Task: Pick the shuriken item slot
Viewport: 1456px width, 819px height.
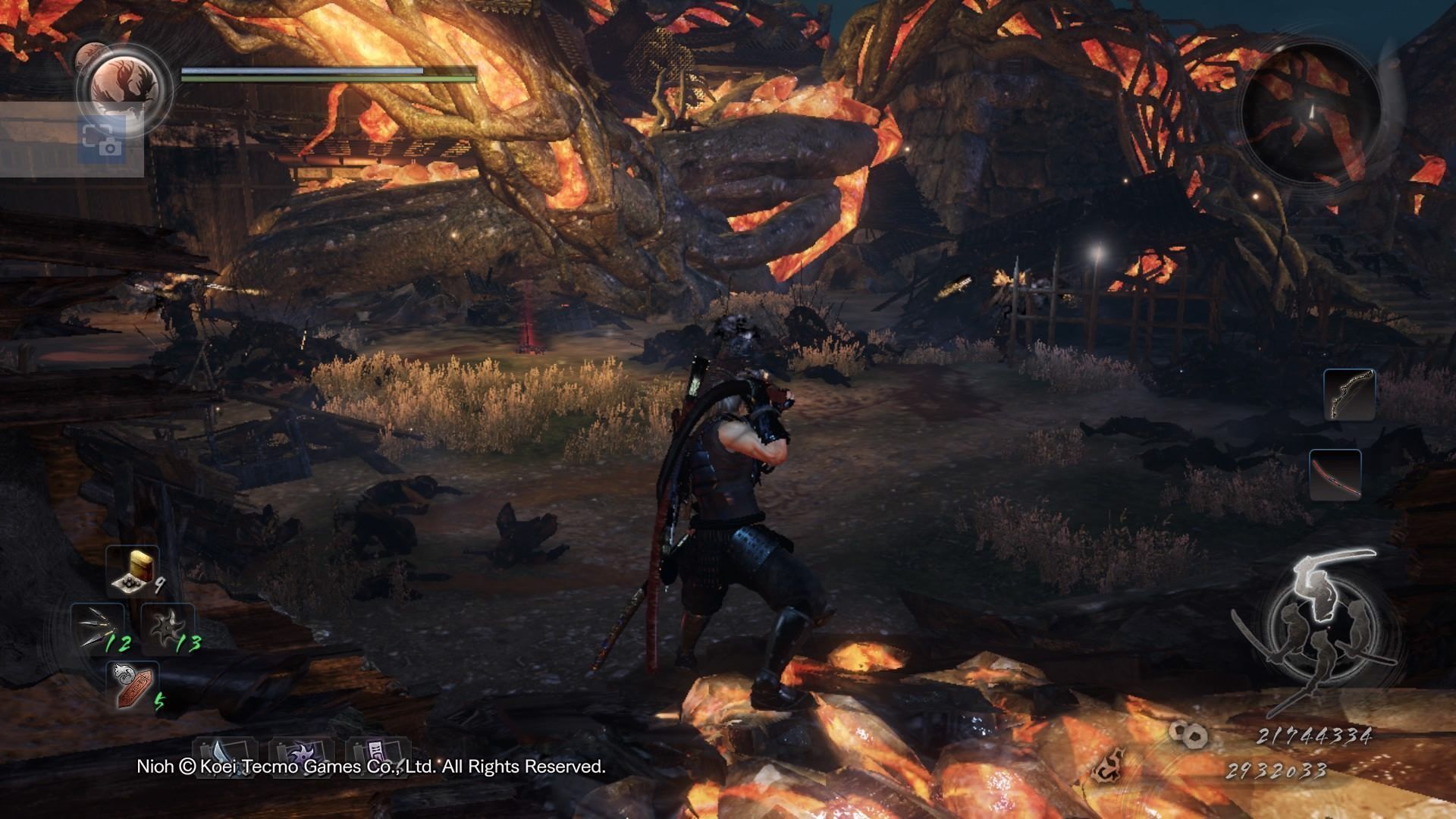Action: click(167, 628)
